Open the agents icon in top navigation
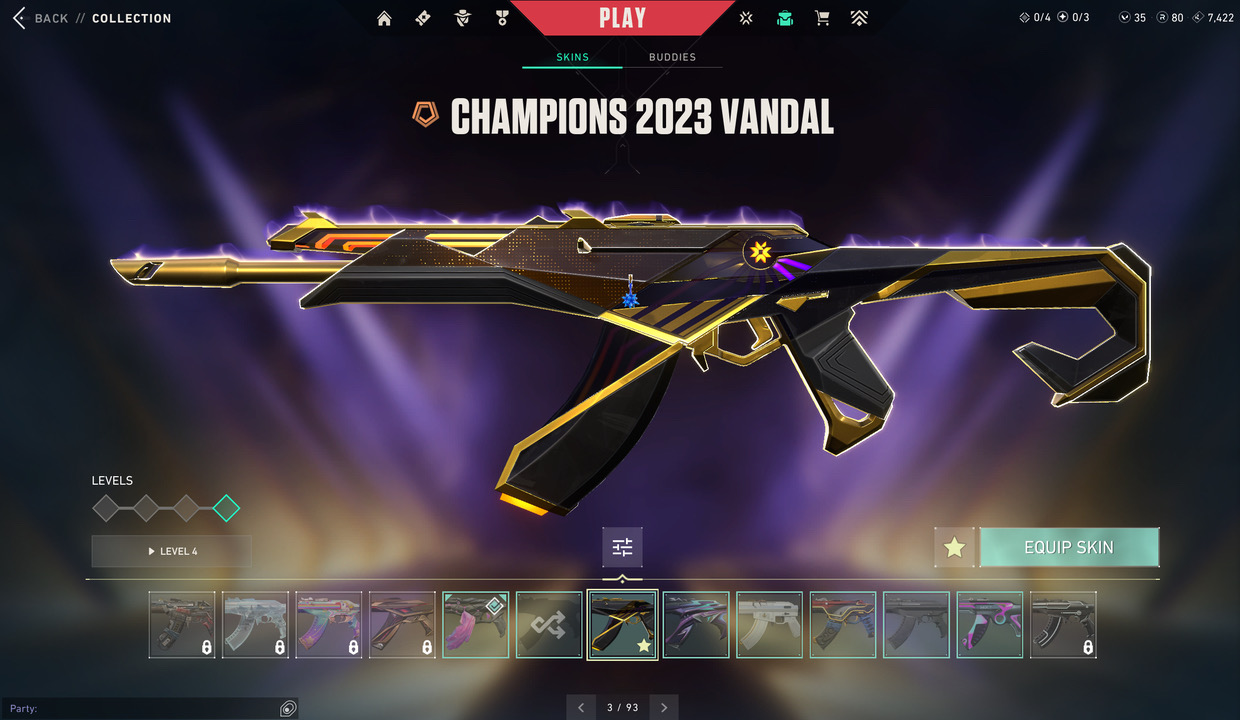Screen dimensions: 1240x720 (462, 18)
